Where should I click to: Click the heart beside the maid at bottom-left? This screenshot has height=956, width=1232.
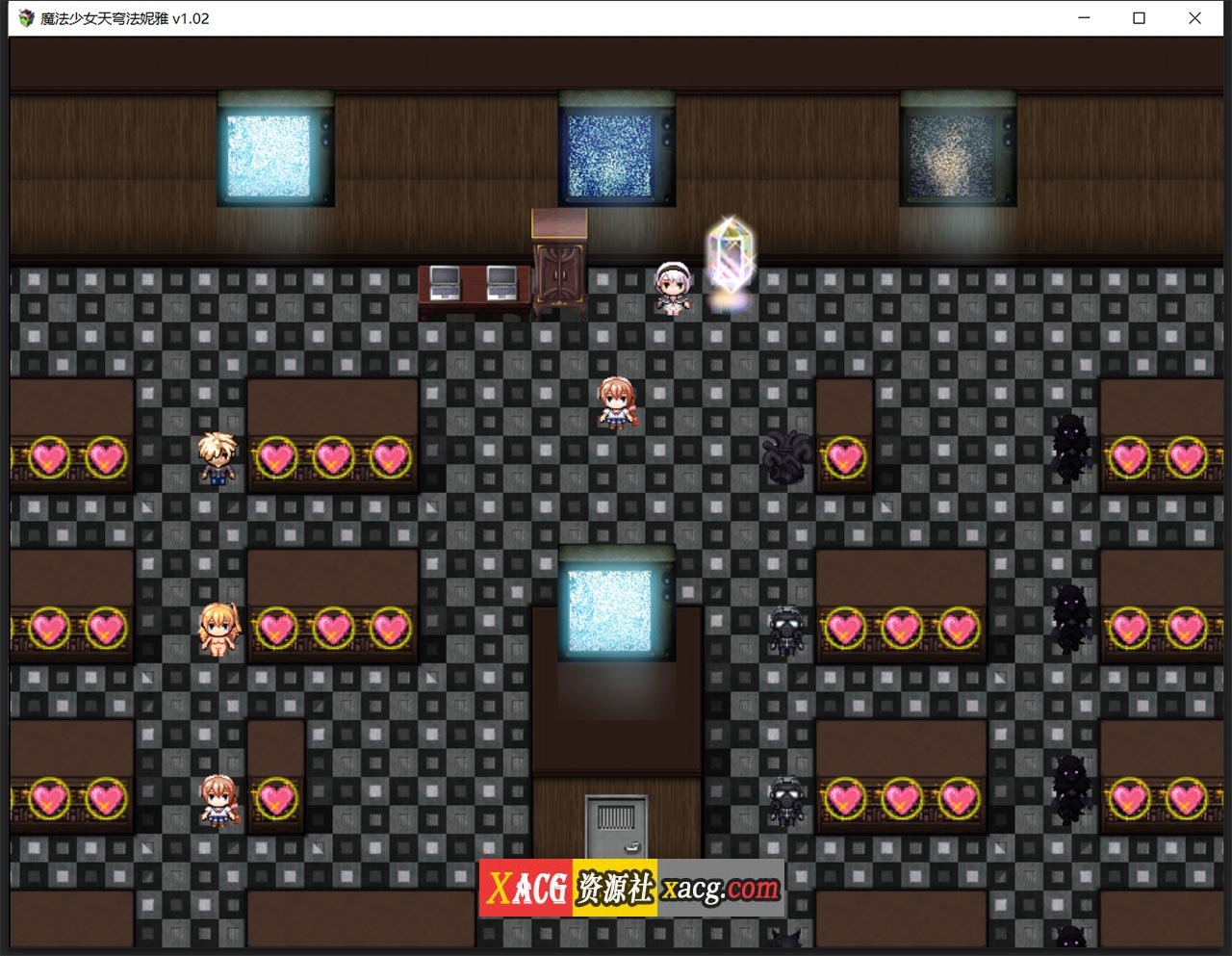click(278, 797)
